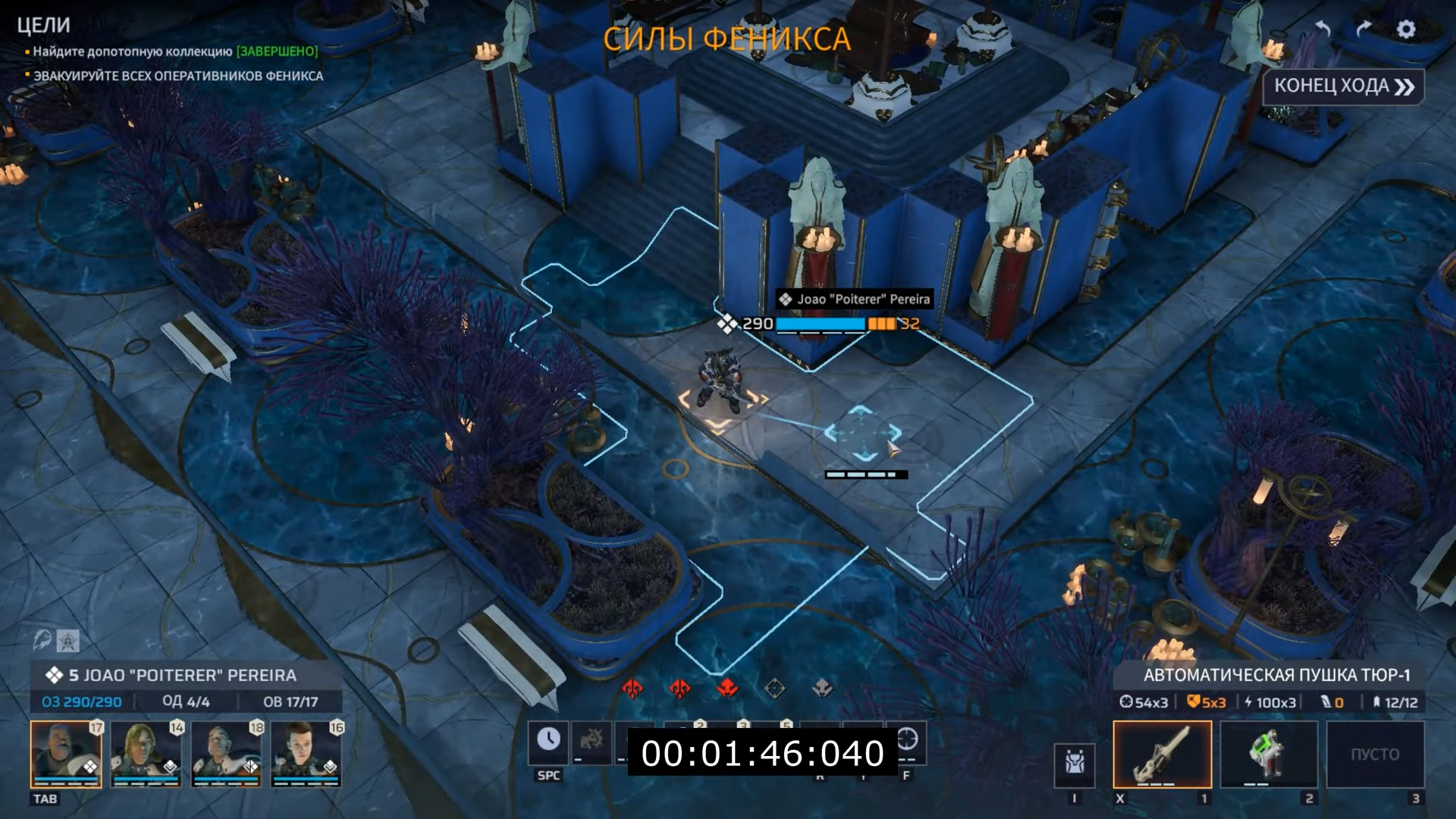The width and height of the screenshot is (1456, 819).
Task: Activate the clock overwatch ability
Action: coord(548,741)
